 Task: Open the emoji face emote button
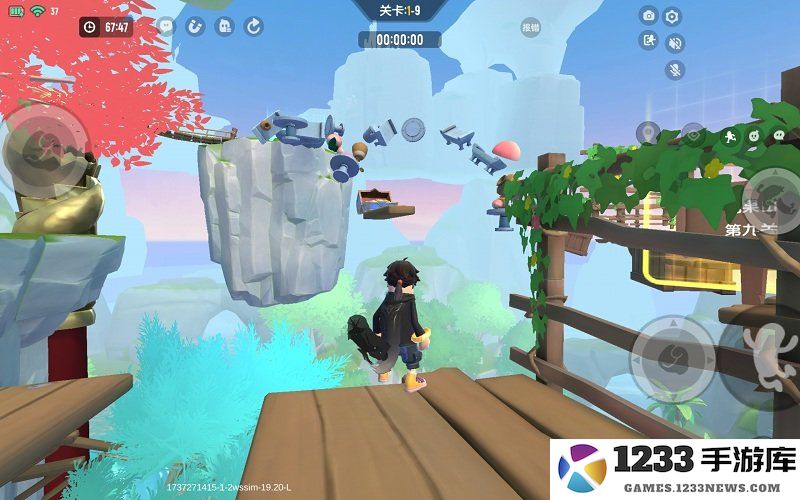pyautogui.click(x=755, y=134)
